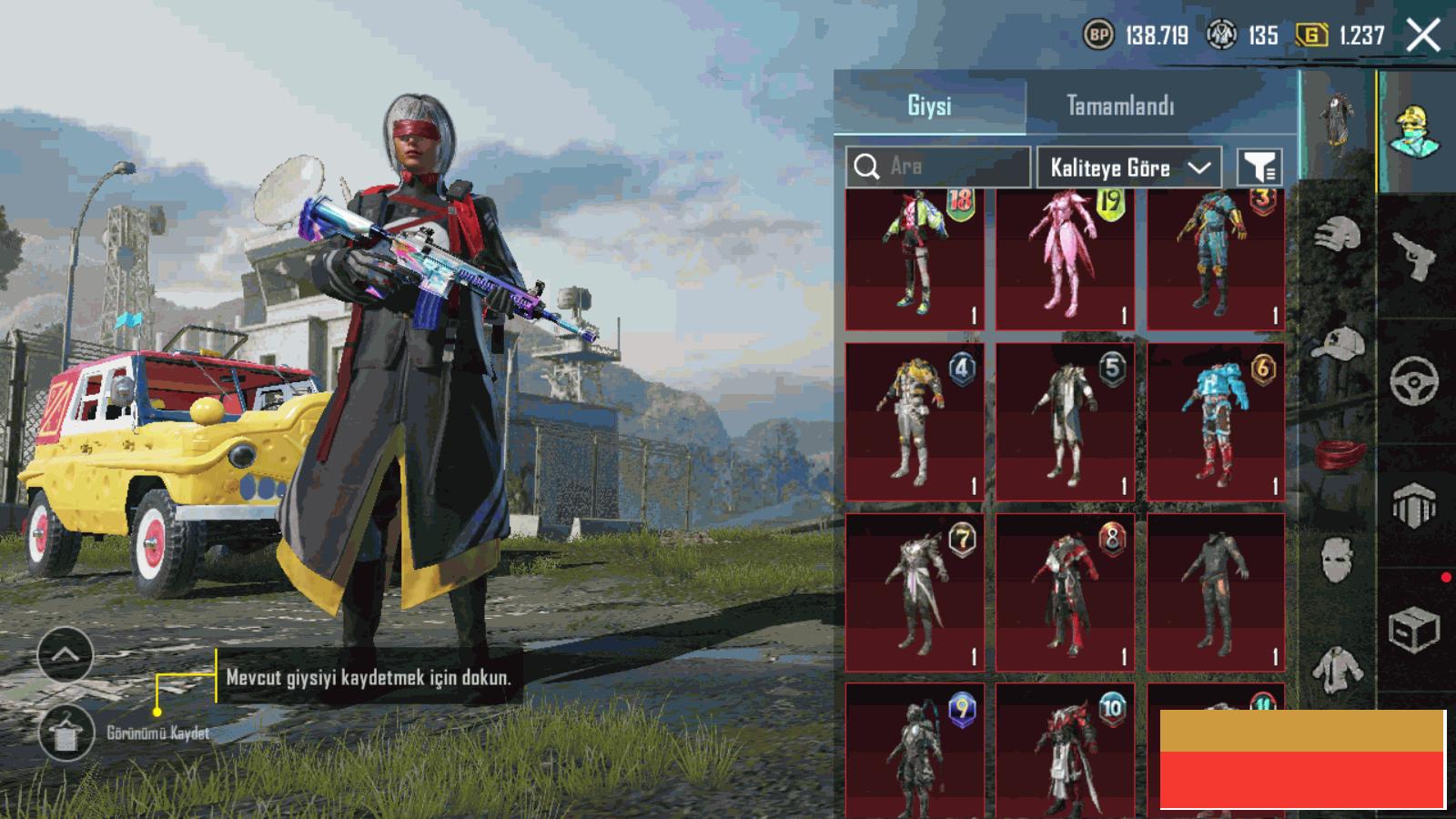The height and width of the screenshot is (819, 1456).
Task: Switch to the Giysi tab
Action: point(929,106)
